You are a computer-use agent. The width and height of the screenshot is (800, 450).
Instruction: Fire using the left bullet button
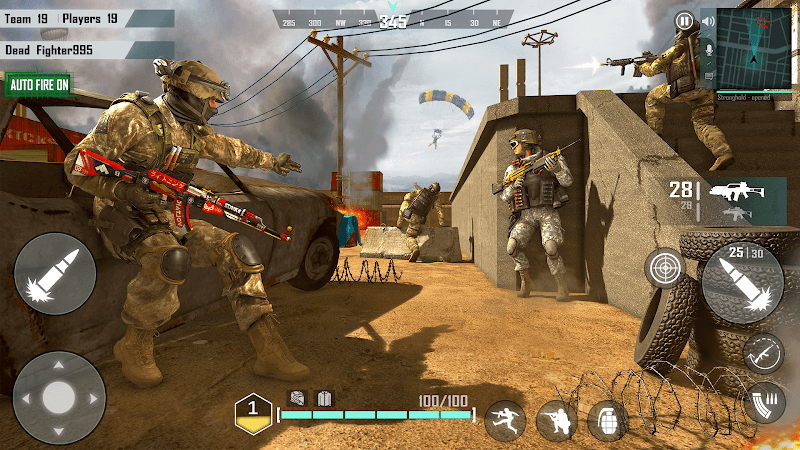click(55, 273)
